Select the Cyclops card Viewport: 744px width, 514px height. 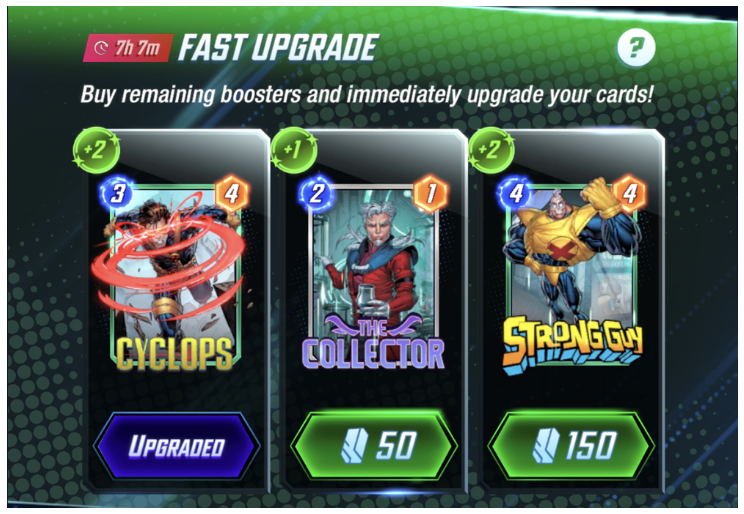tap(174, 275)
